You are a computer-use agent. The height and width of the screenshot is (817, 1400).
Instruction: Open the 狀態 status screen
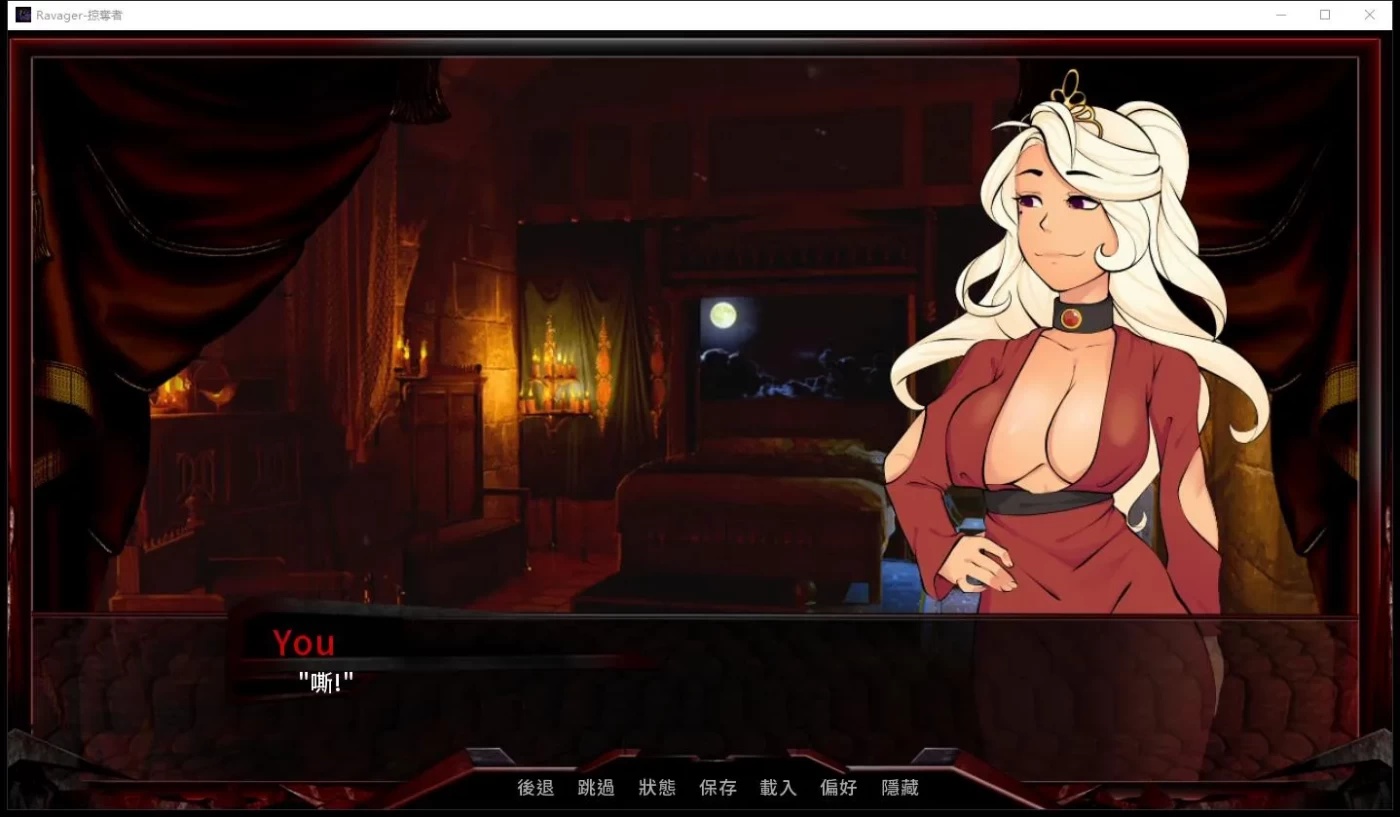click(657, 788)
